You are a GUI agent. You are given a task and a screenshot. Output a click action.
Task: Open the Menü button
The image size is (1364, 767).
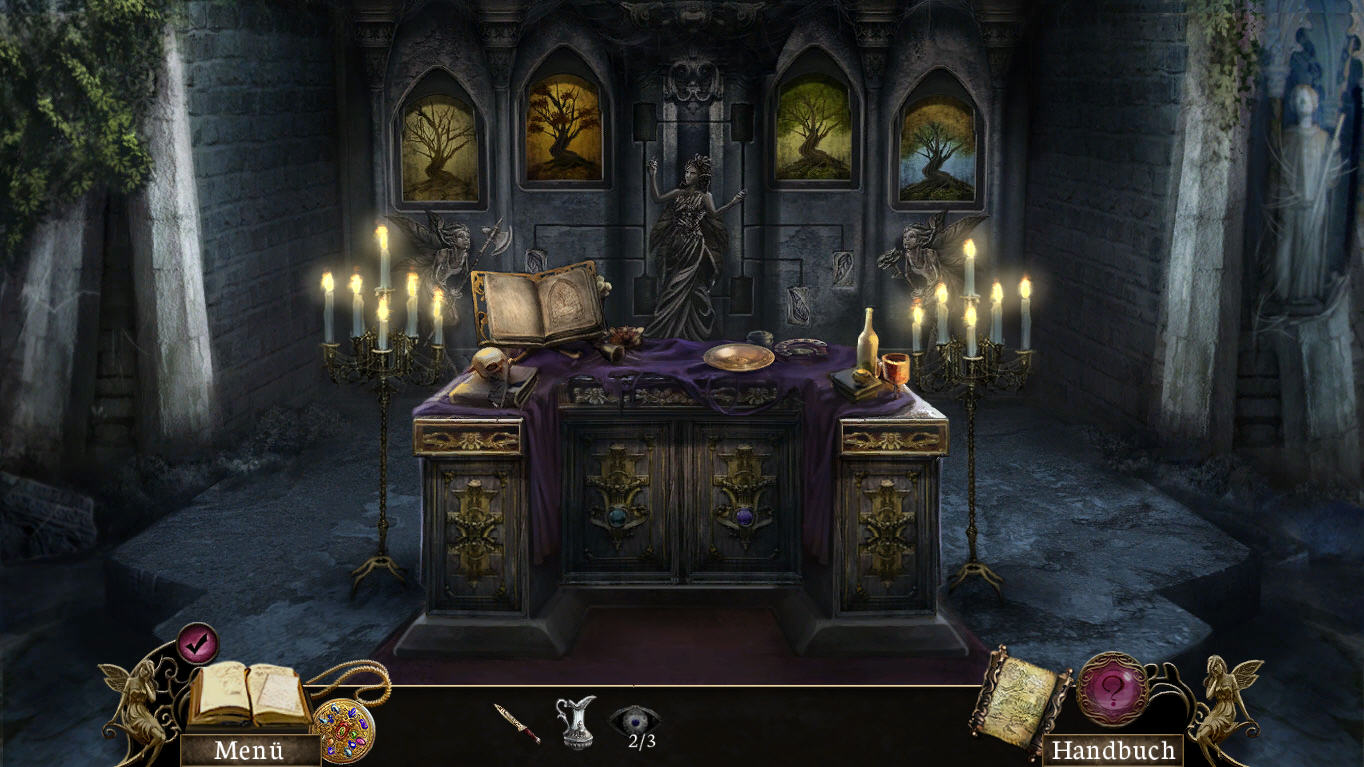(x=249, y=750)
